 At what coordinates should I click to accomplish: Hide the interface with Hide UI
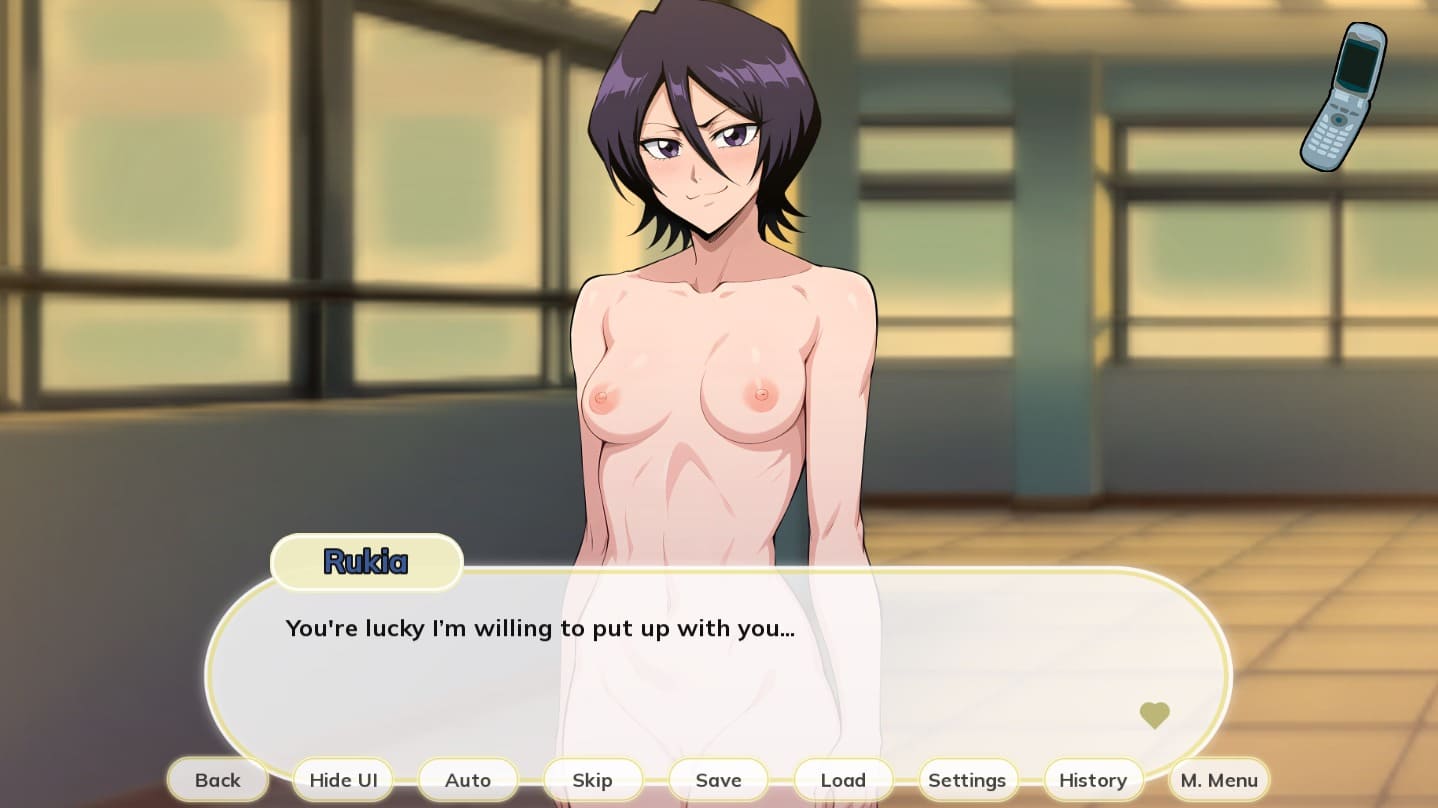click(343, 780)
